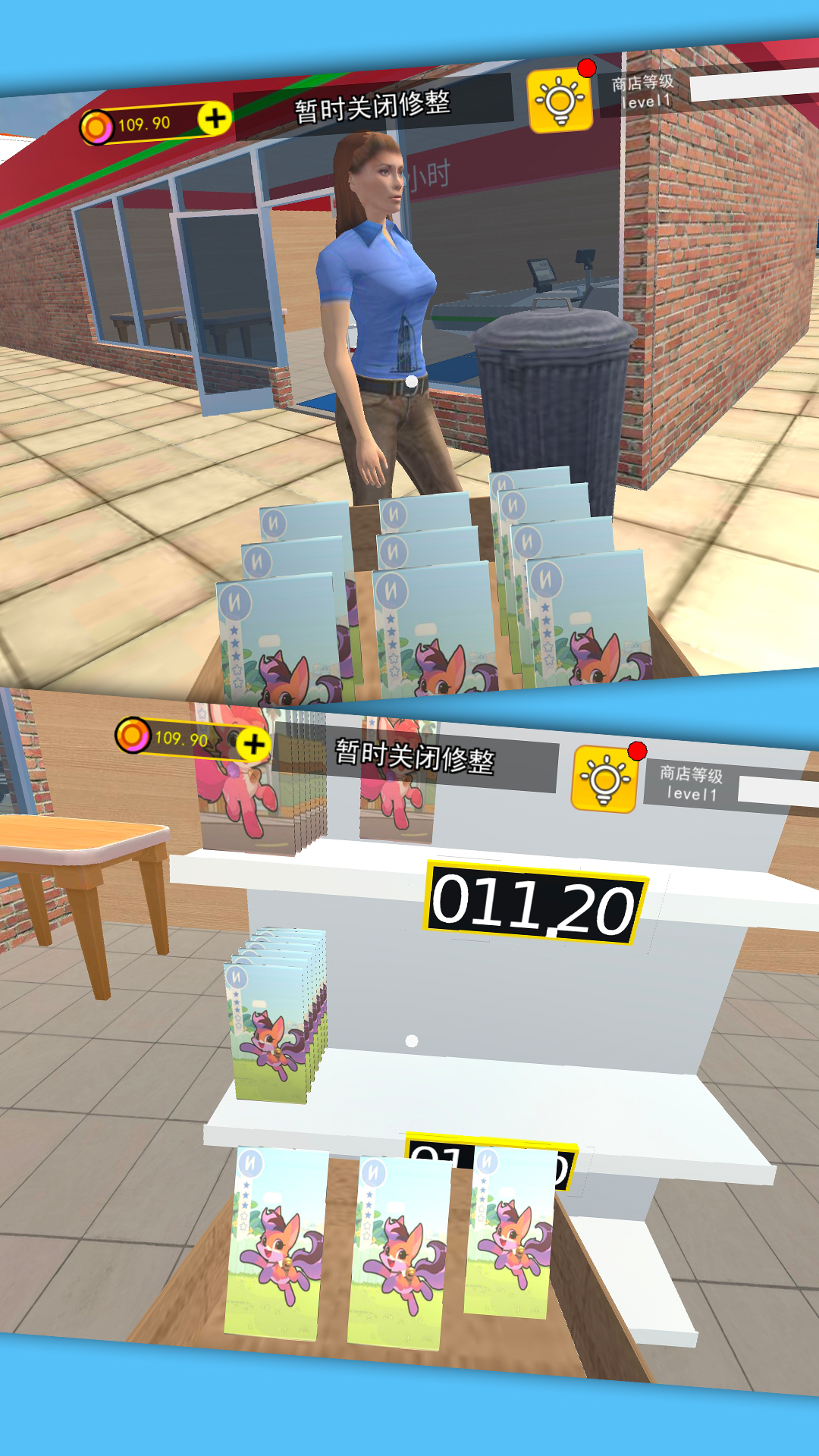This screenshot has height=1456, width=819.
Task: Add coins with the plus button in the shelf scene
Action: coord(254,744)
